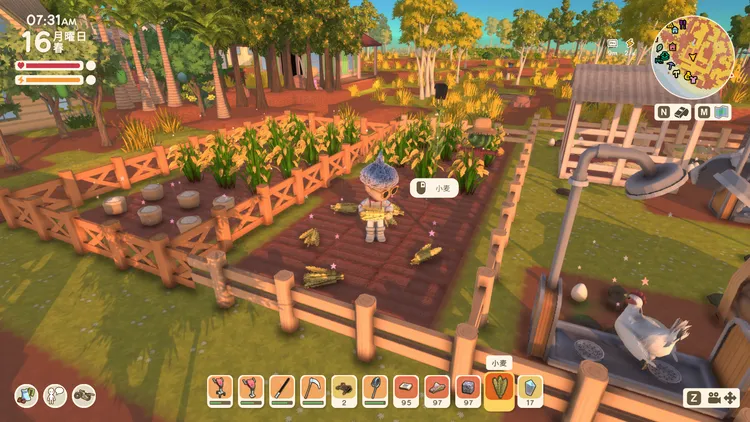
Task: Click the motorcycle vehicle icon
Action: click(84, 395)
